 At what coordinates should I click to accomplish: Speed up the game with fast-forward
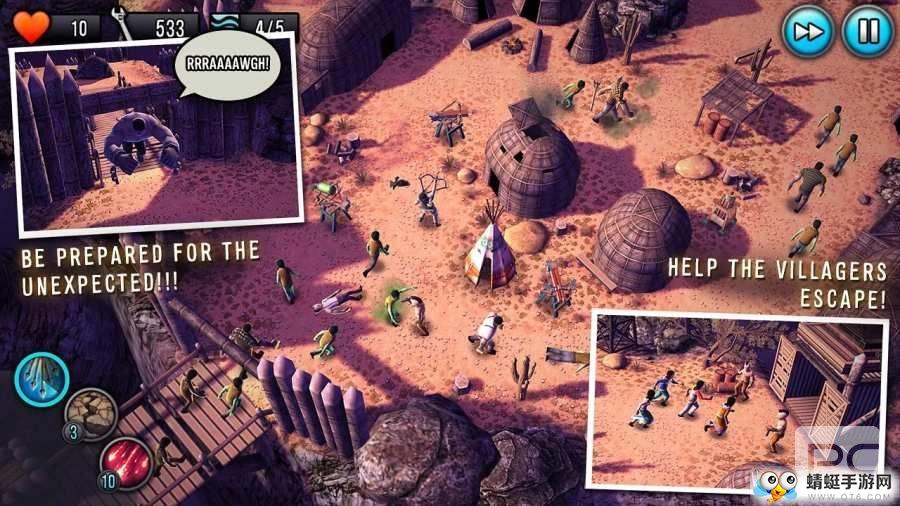pyautogui.click(x=807, y=32)
